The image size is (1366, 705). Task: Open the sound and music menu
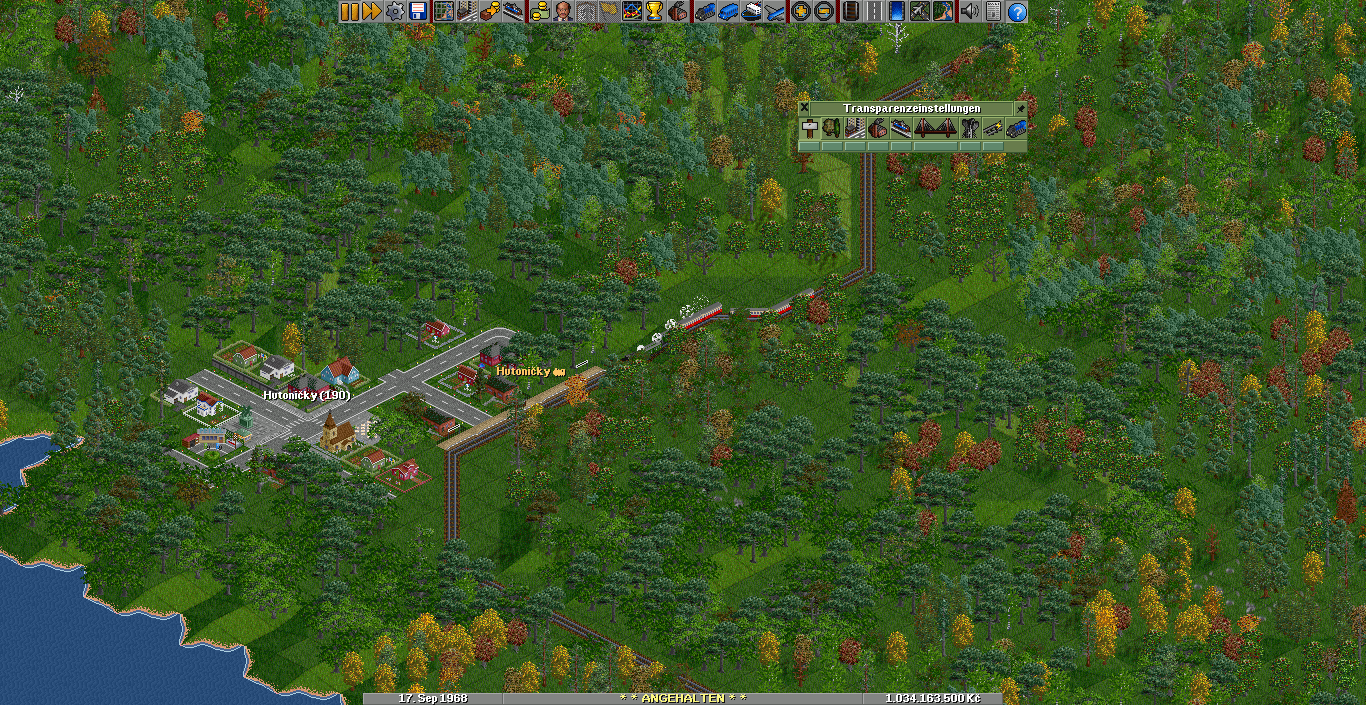[968, 12]
